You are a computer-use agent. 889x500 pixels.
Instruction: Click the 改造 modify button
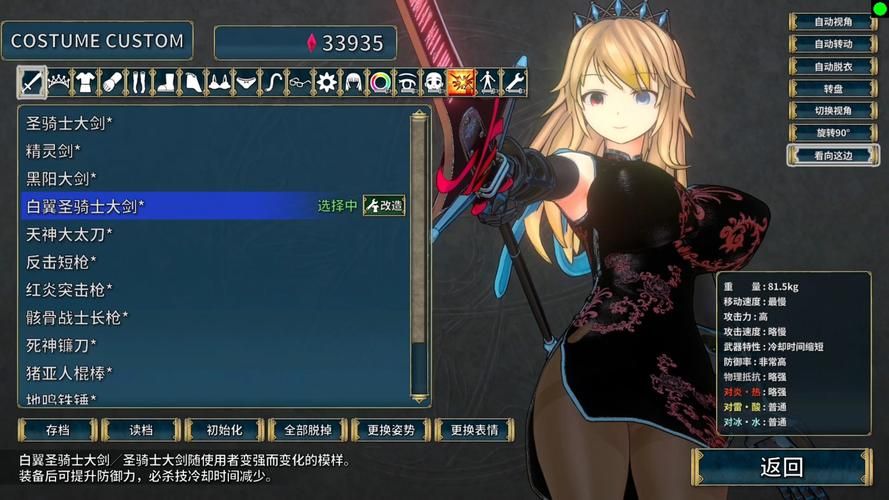pos(384,206)
